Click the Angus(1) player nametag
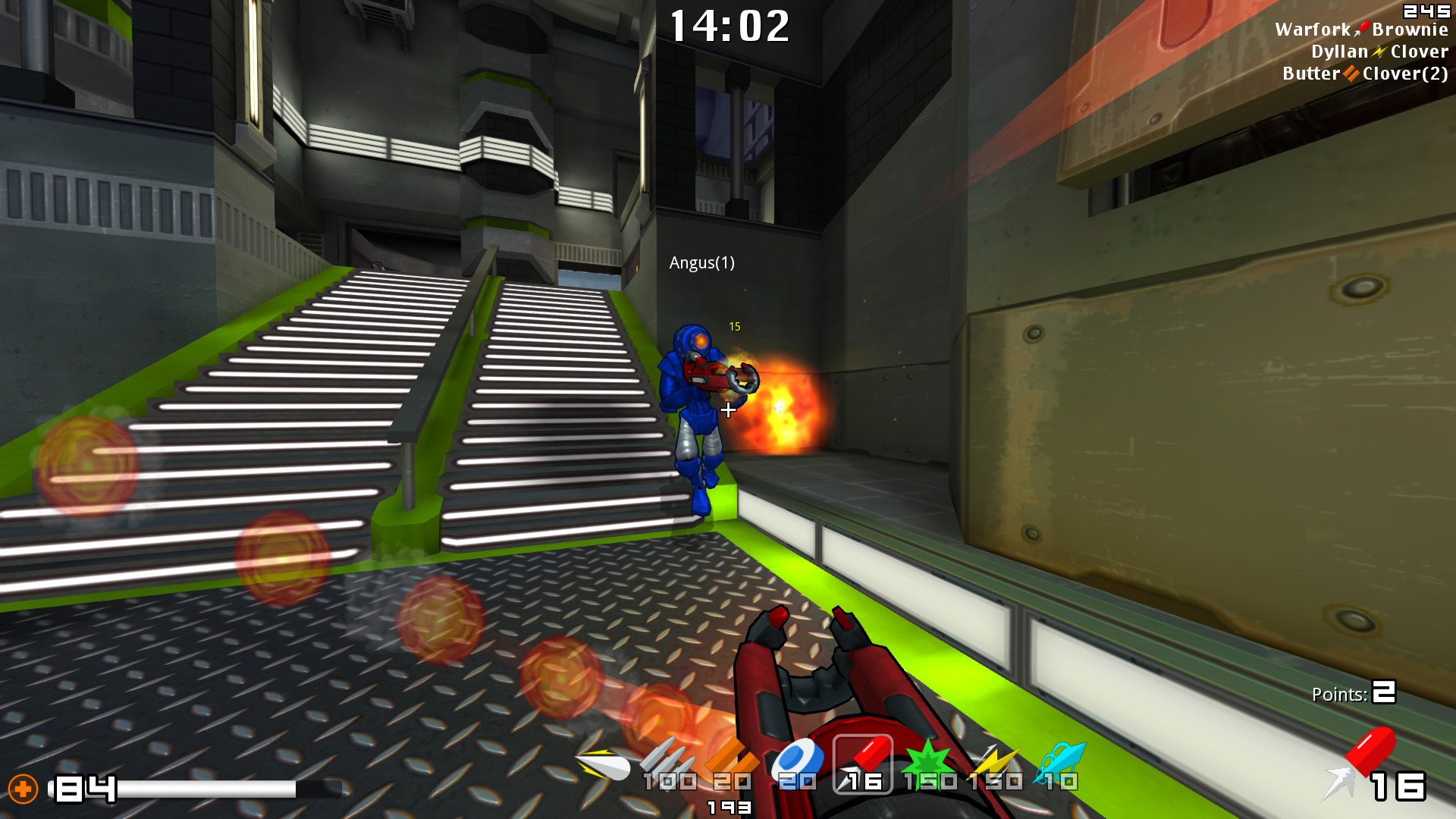Screen dimensions: 1456x819 pyautogui.click(x=704, y=264)
